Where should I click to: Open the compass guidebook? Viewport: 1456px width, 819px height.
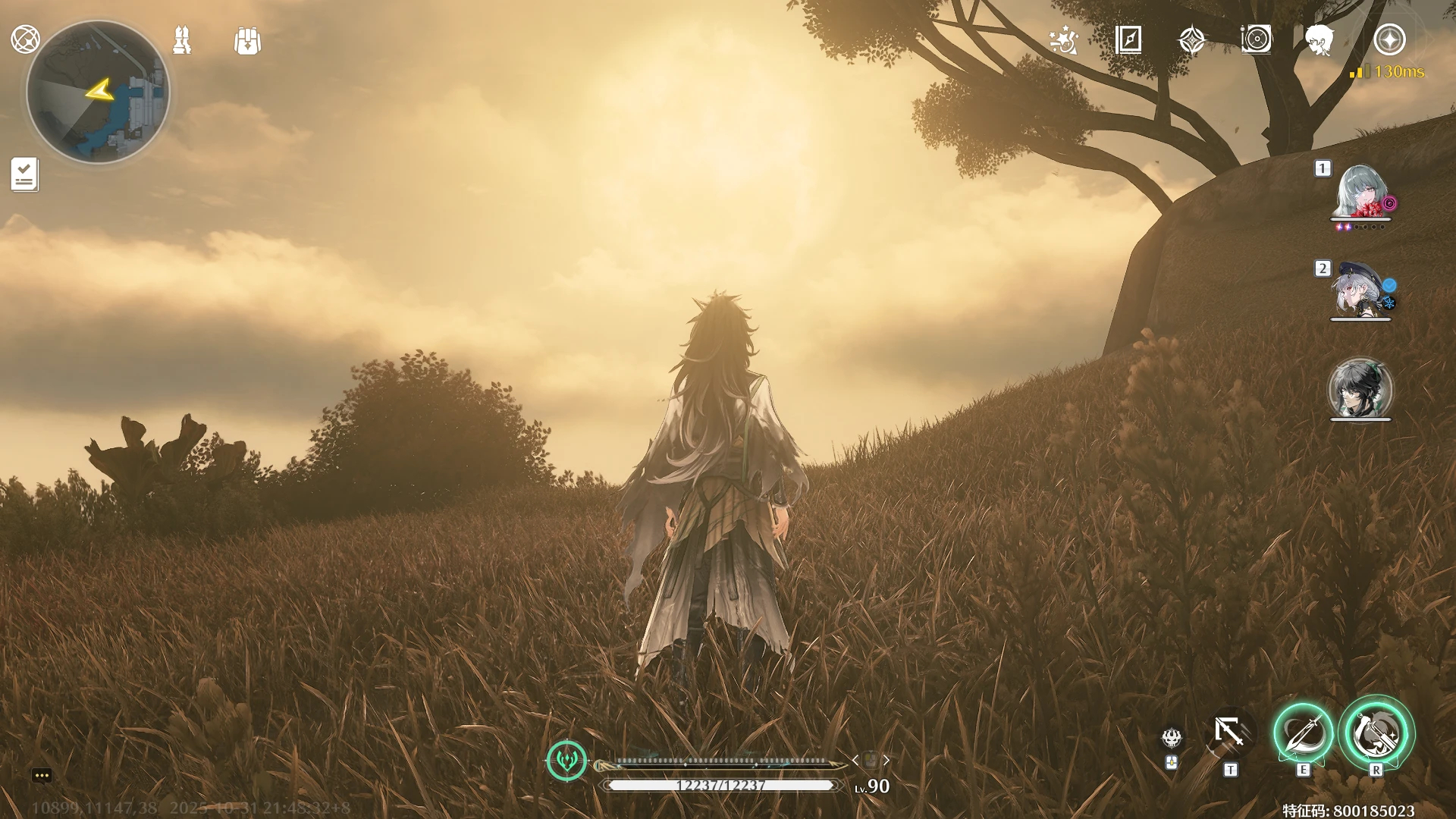(1128, 39)
